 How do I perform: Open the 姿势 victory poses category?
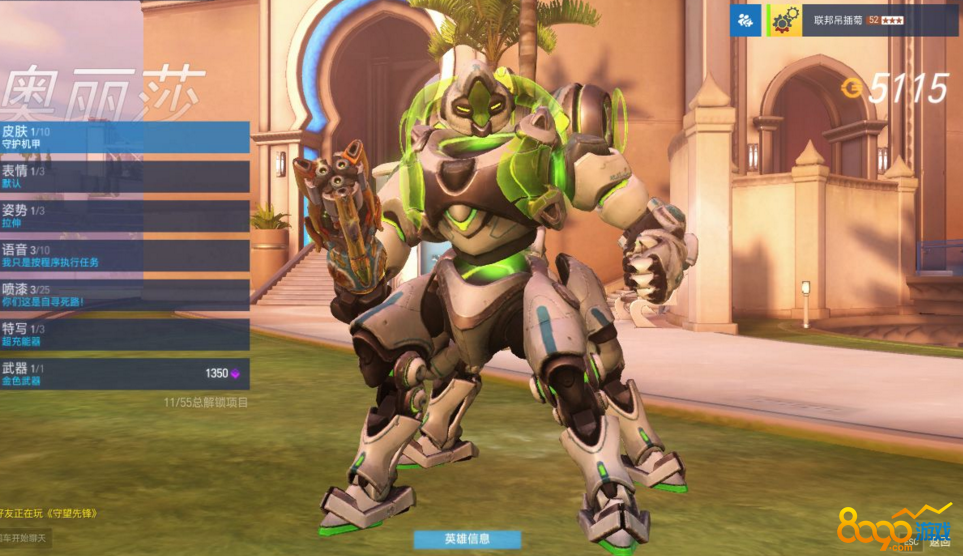(x=124, y=216)
